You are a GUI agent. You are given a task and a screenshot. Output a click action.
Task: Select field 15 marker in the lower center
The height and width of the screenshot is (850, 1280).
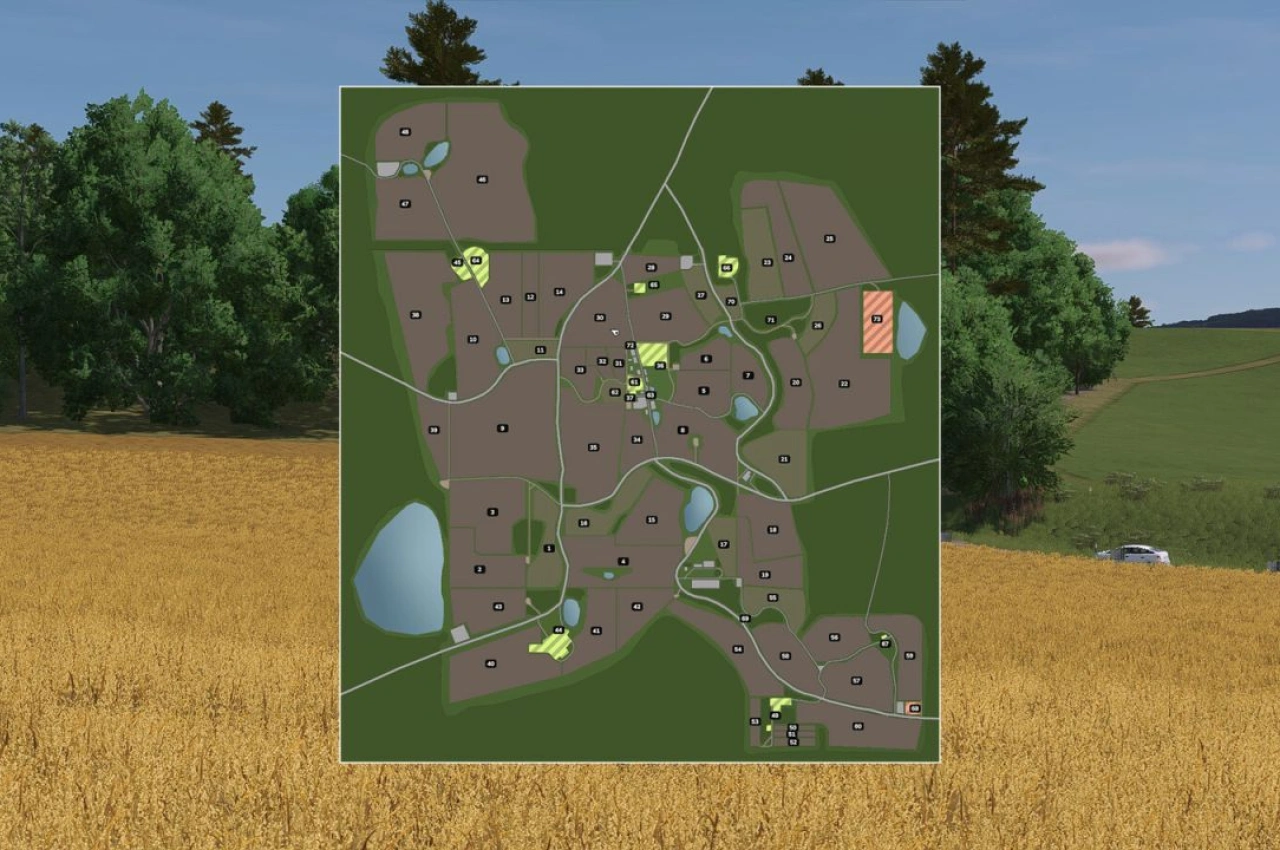[x=651, y=519]
